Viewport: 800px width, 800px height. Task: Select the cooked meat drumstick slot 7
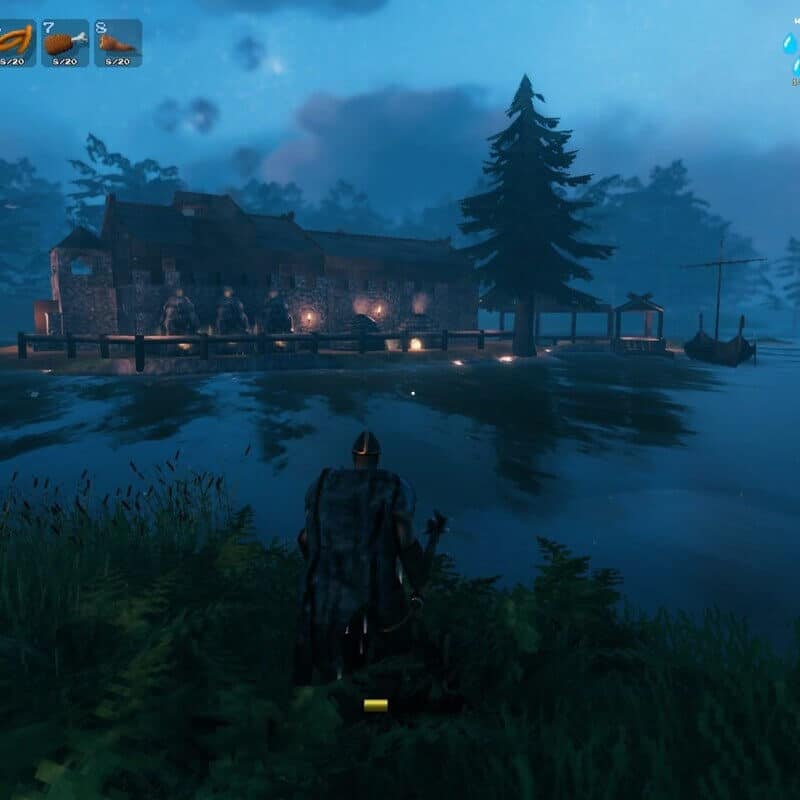point(65,43)
